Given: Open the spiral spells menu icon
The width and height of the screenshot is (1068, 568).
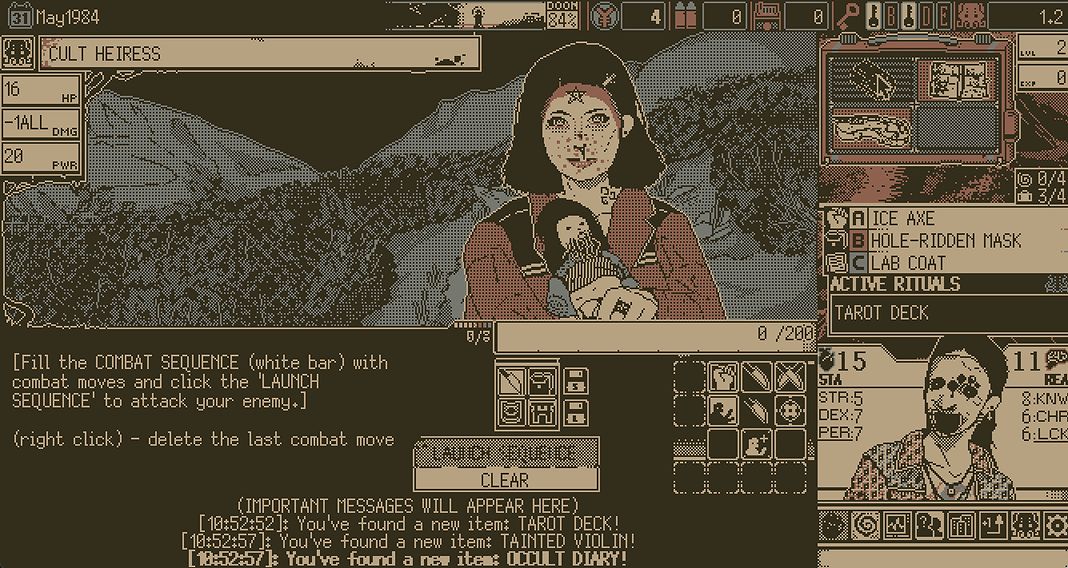Looking at the screenshot, I should pos(865,525).
